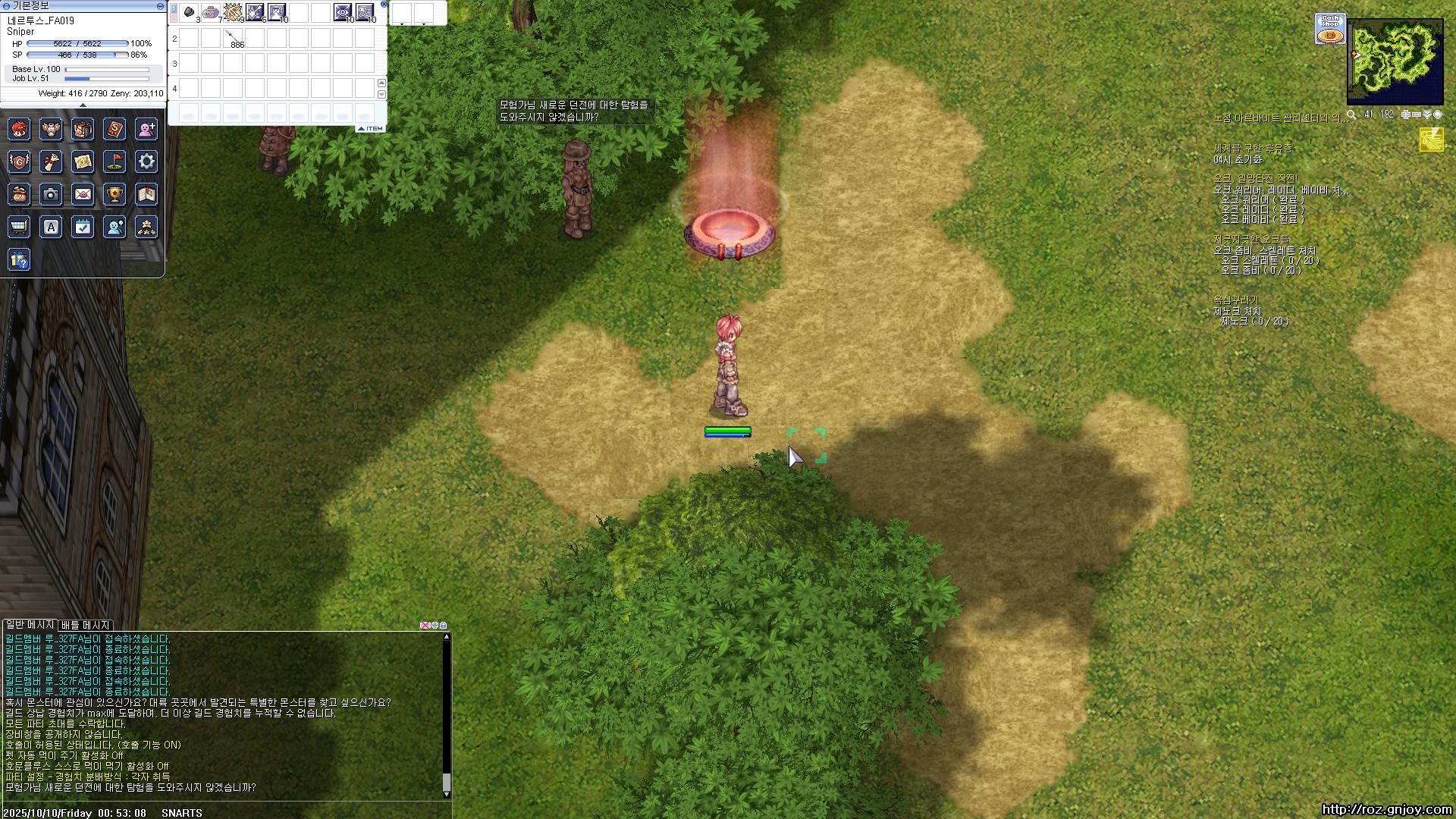Open the settings gear menu icon
Screen dimensions: 1456x819
pos(146,161)
